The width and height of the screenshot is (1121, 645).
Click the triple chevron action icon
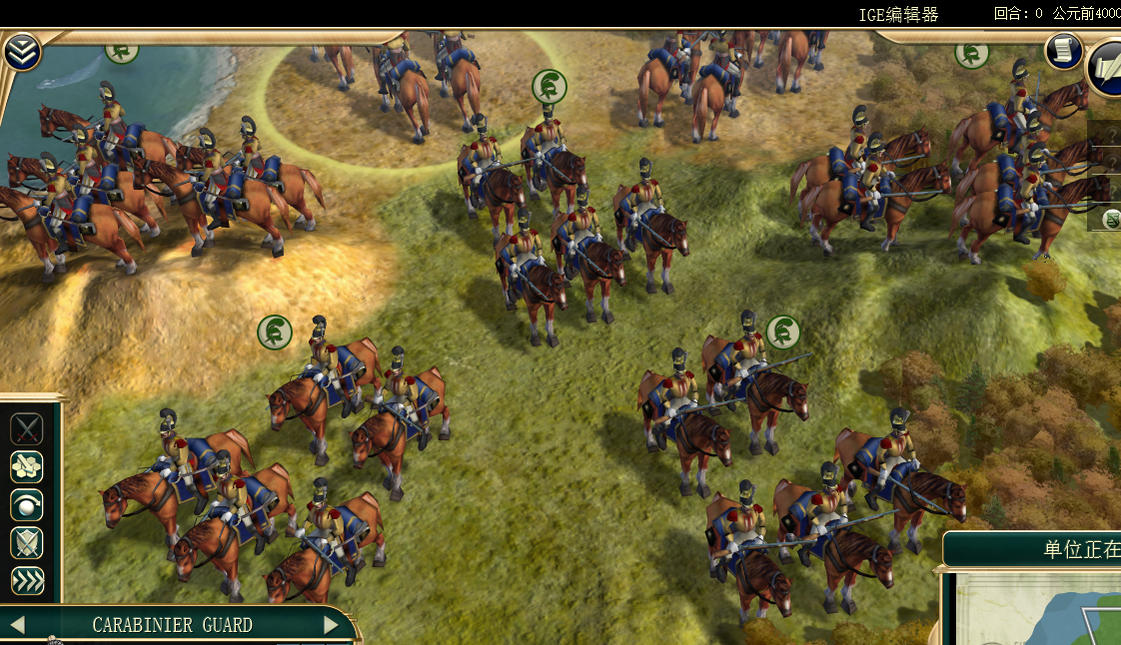point(27,581)
